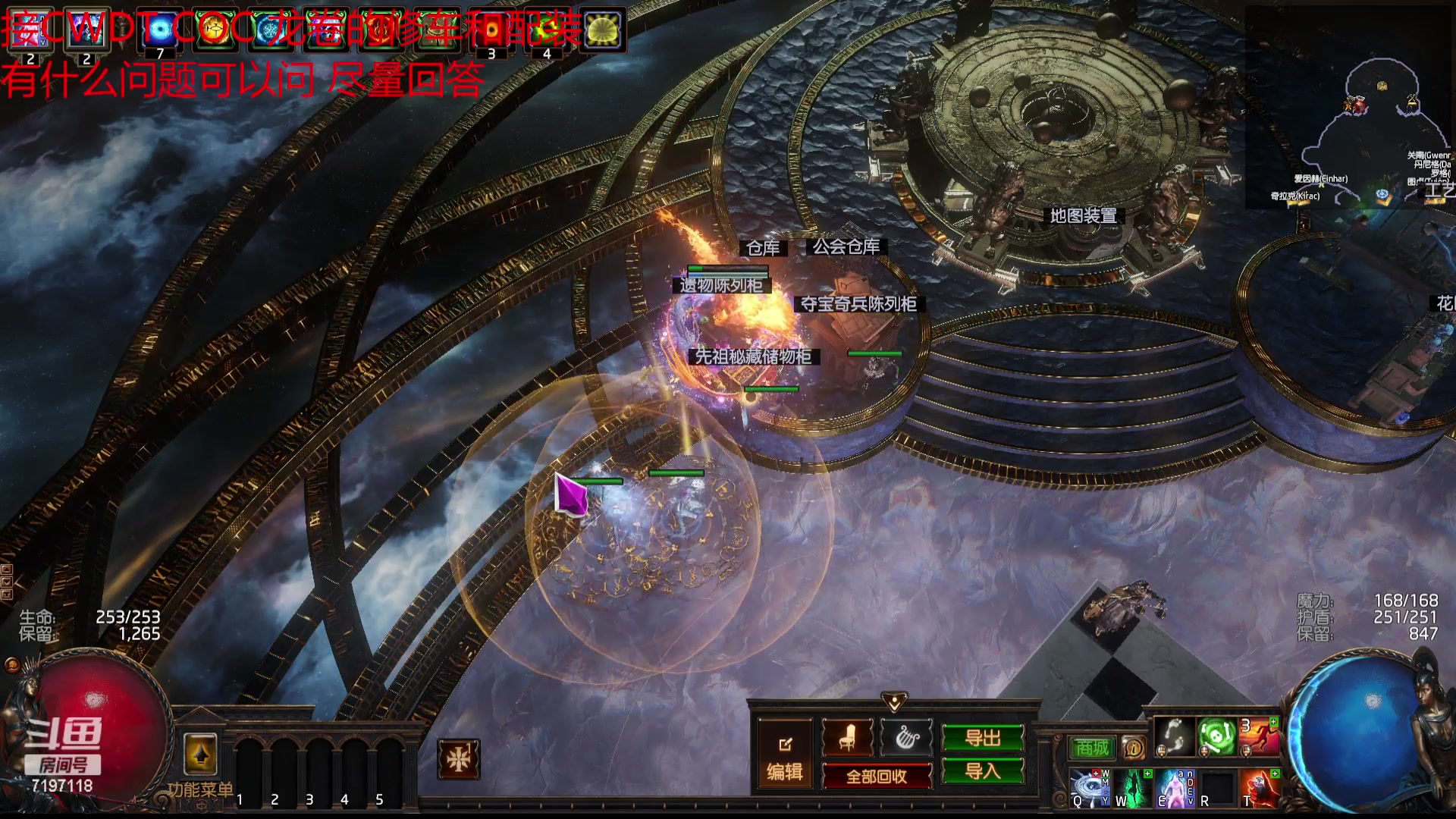Use the pink figure skill on E

1175,788
